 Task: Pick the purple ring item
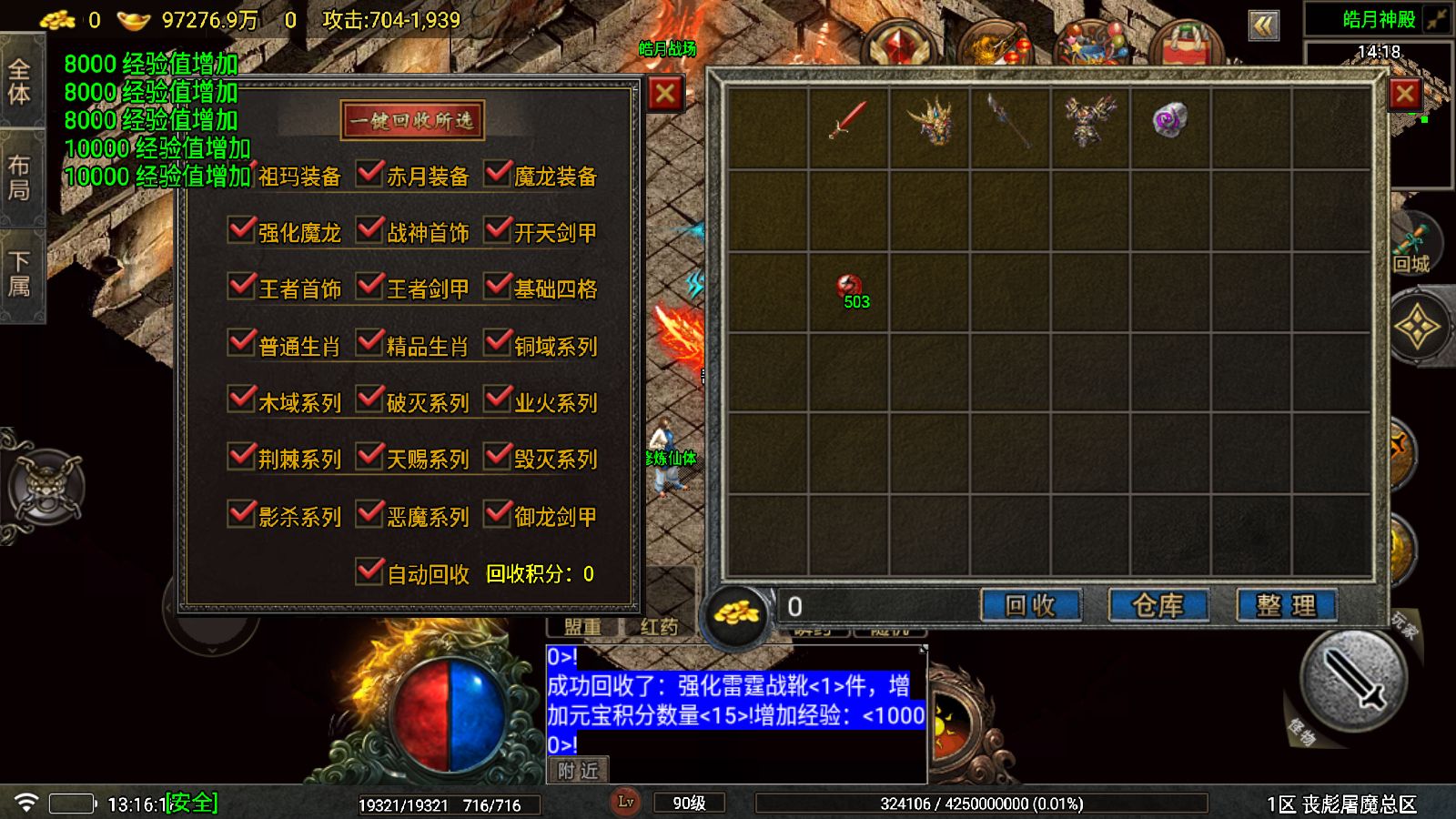click(1169, 119)
